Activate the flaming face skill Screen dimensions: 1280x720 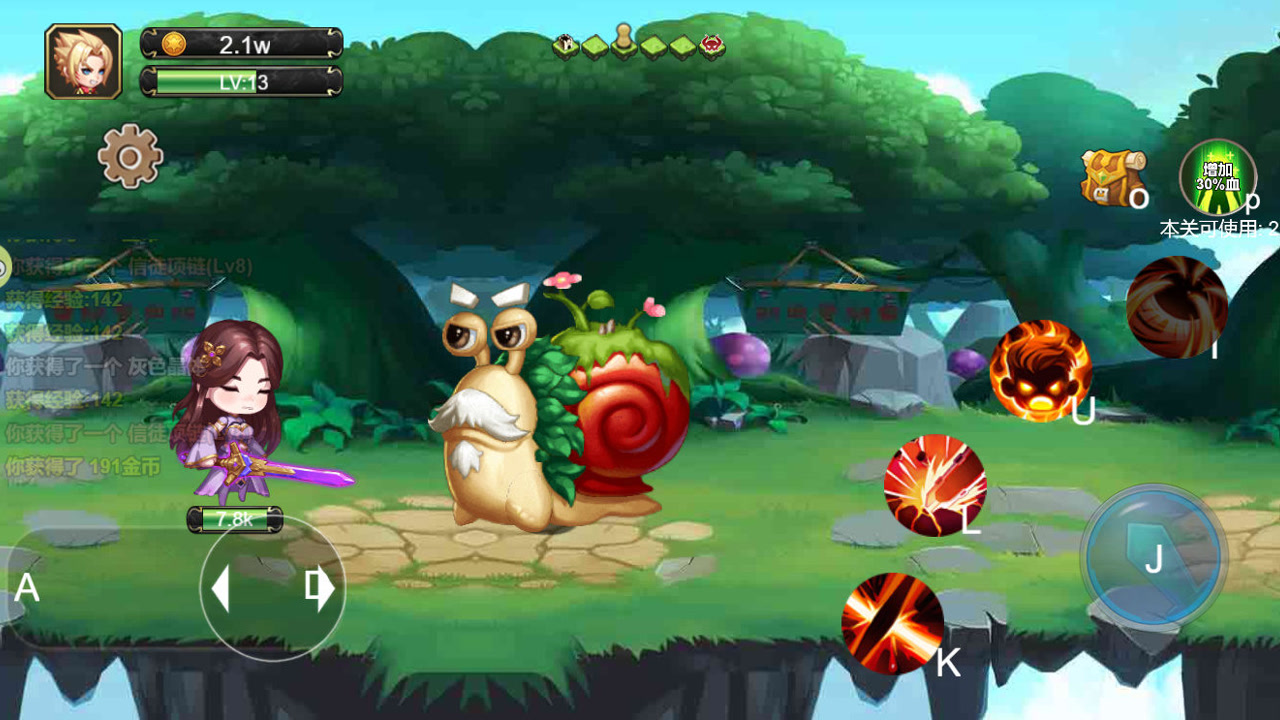1040,370
